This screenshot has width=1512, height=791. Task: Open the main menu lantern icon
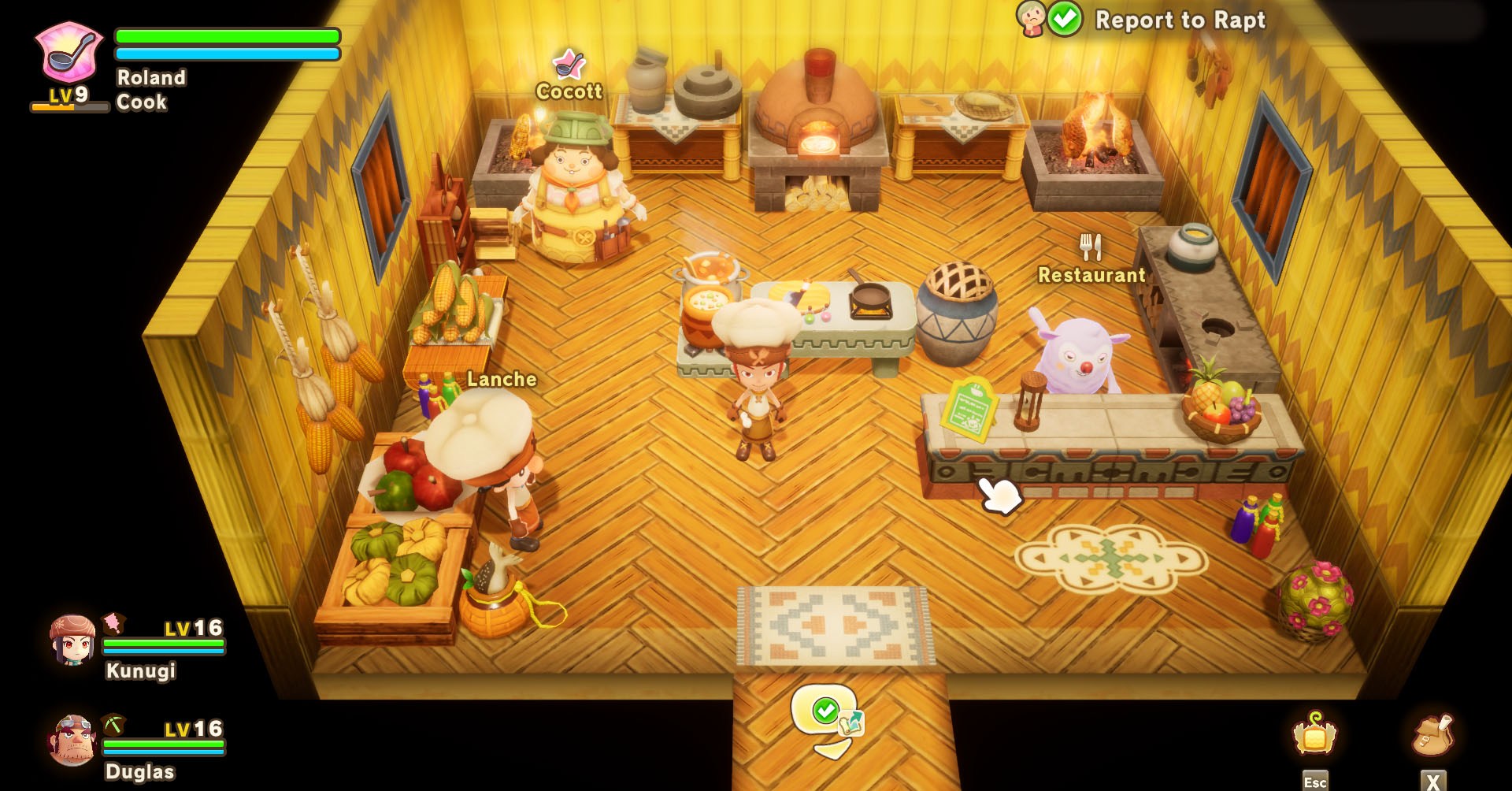[x=1314, y=734]
